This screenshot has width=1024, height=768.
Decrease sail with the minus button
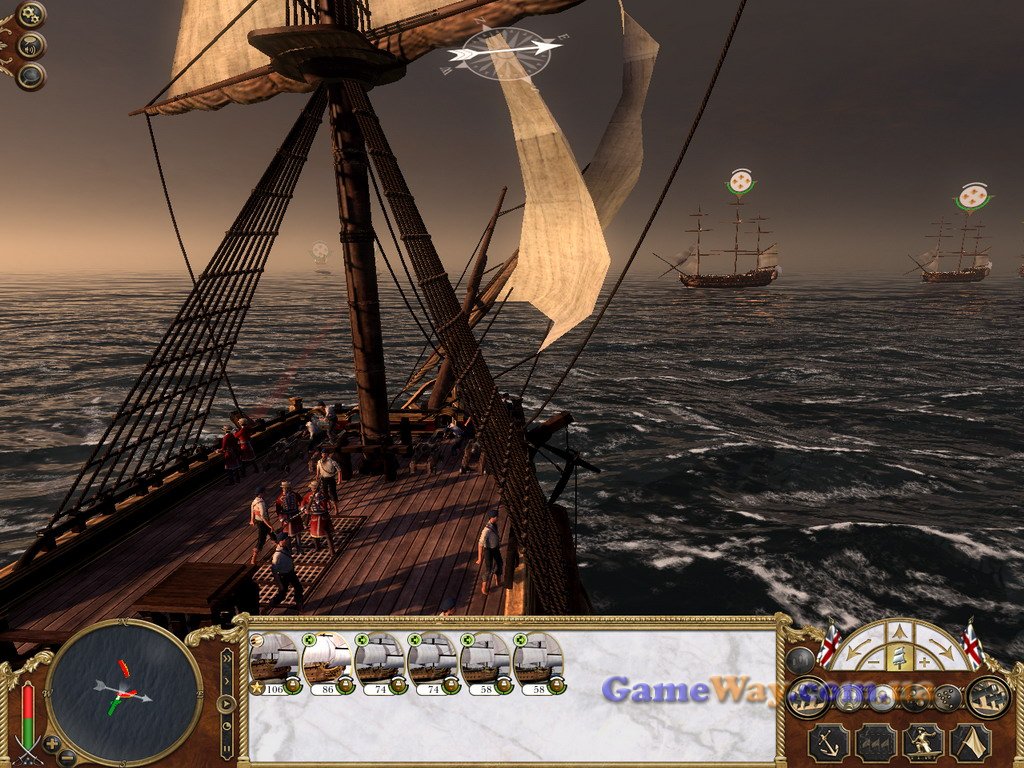pos(873,661)
